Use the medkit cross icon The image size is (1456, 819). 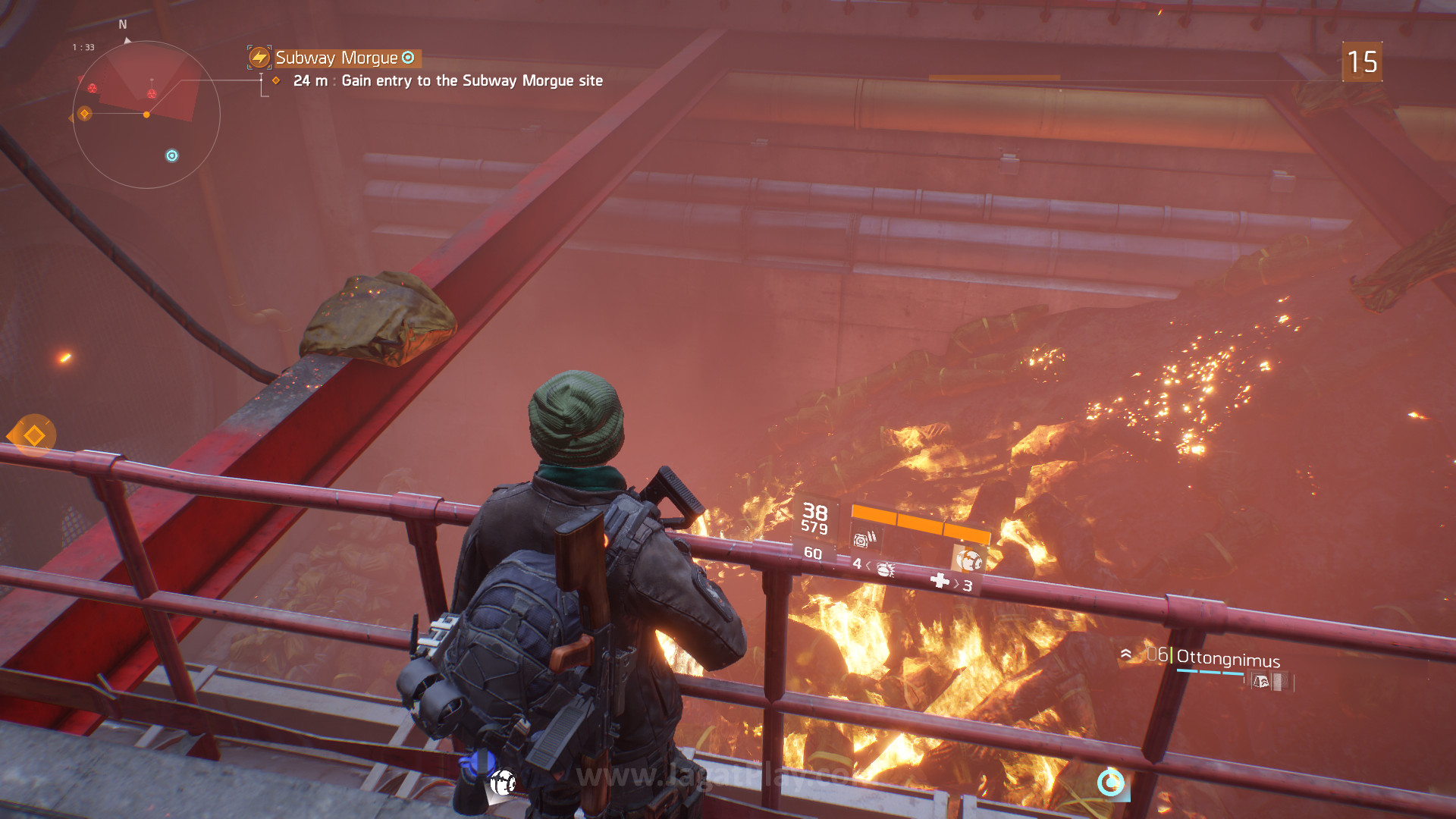[x=940, y=581]
